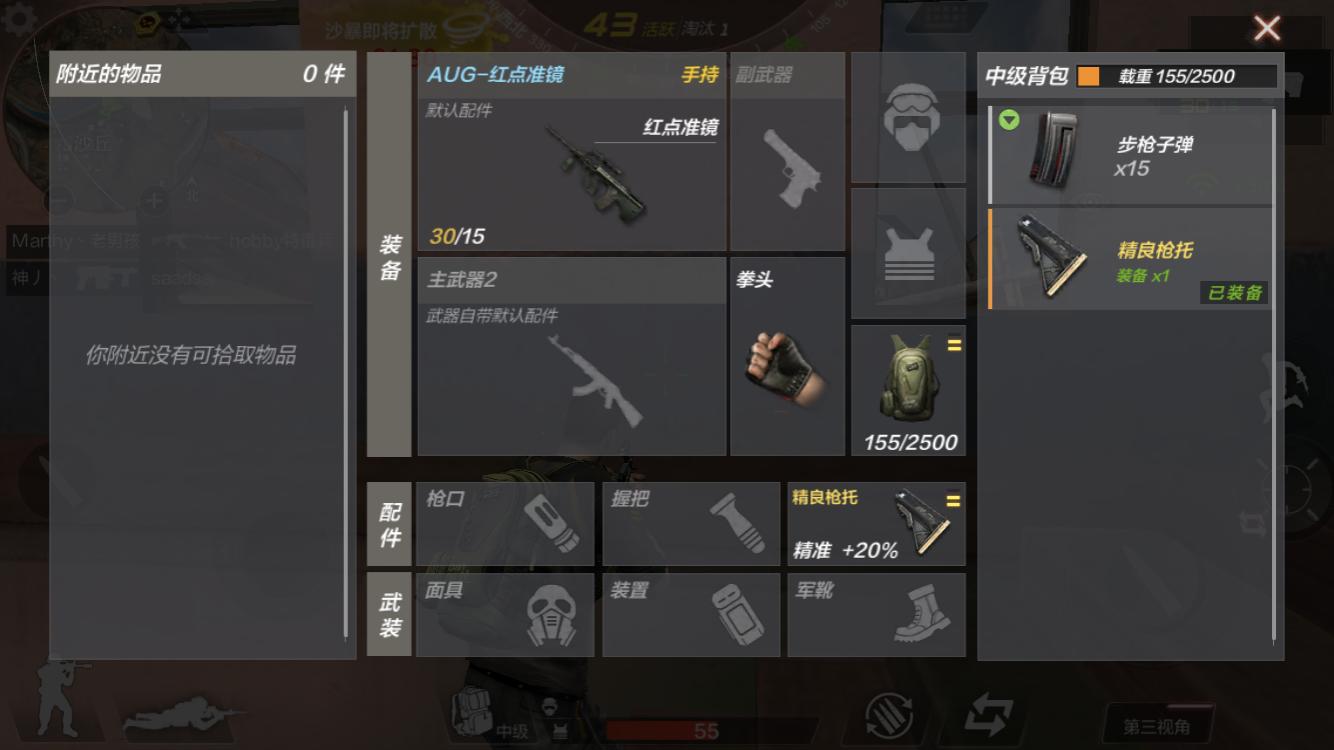Toggle auto-pickup arrow on 步枪子弹
The image size is (1334, 750).
[x=1010, y=120]
